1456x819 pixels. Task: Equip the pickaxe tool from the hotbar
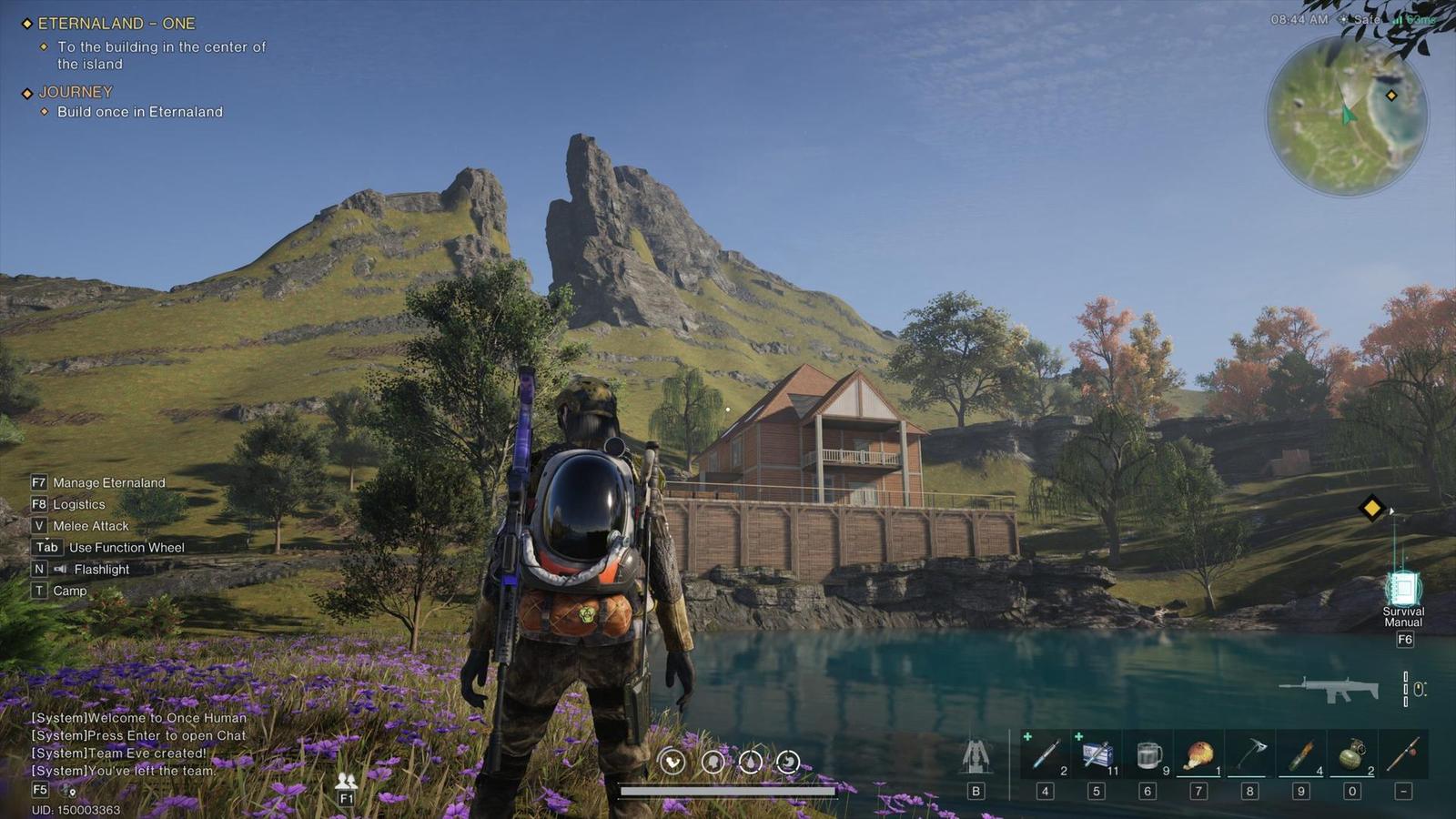click(1250, 754)
